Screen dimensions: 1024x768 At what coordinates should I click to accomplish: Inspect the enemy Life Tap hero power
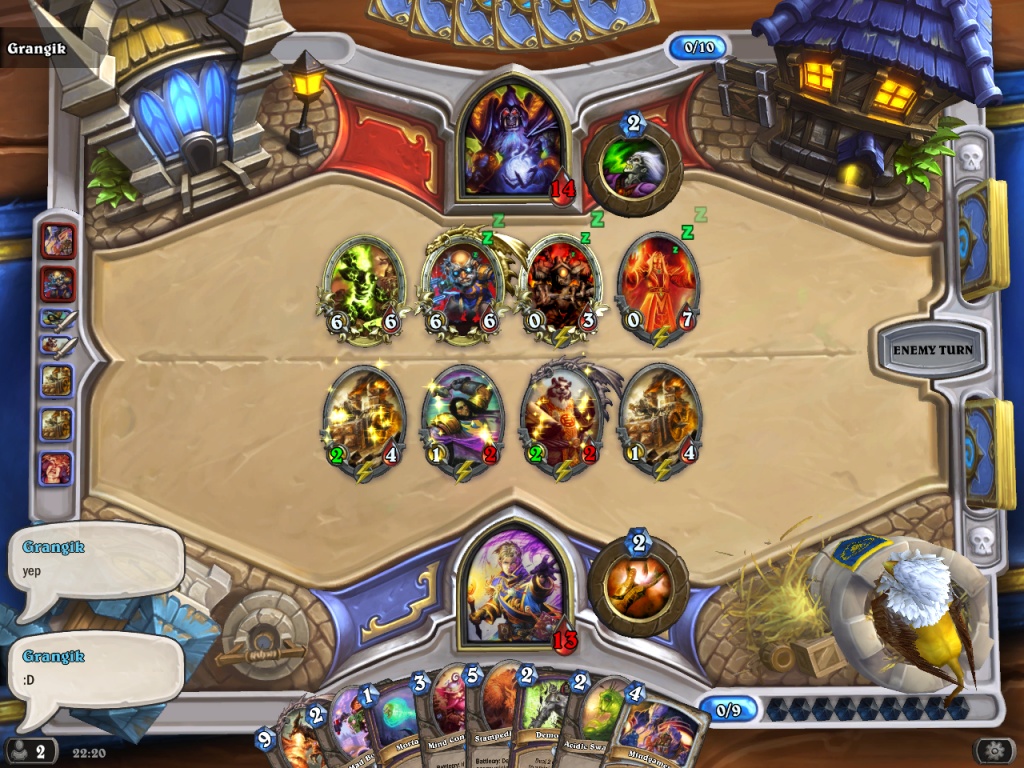pyautogui.click(x=634, y=167)
